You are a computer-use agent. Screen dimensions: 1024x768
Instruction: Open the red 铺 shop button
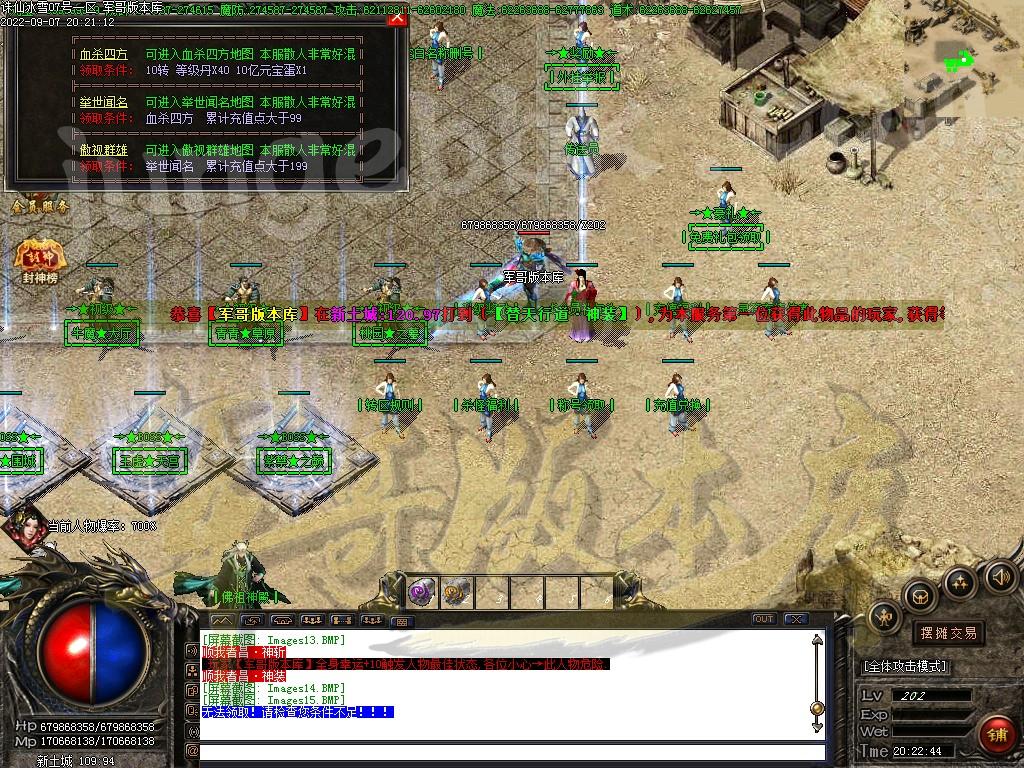(x=996, y=735)
